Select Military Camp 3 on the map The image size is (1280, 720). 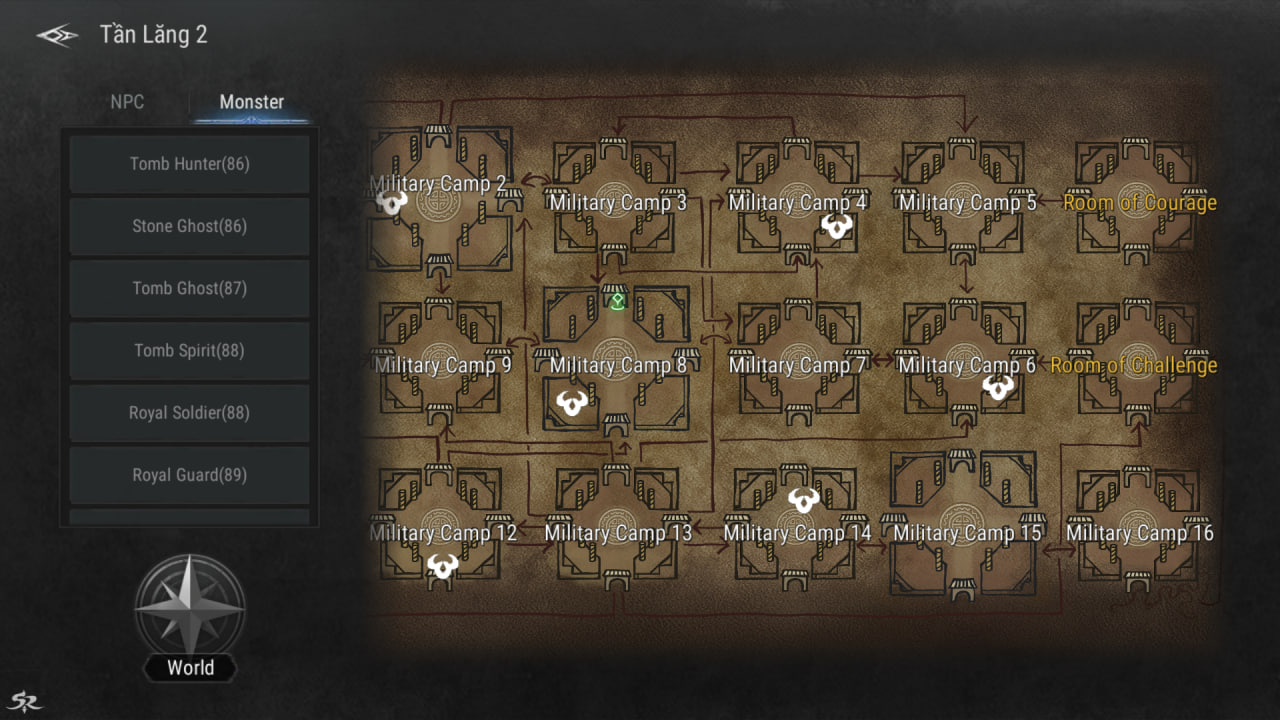tap(618, 203)
